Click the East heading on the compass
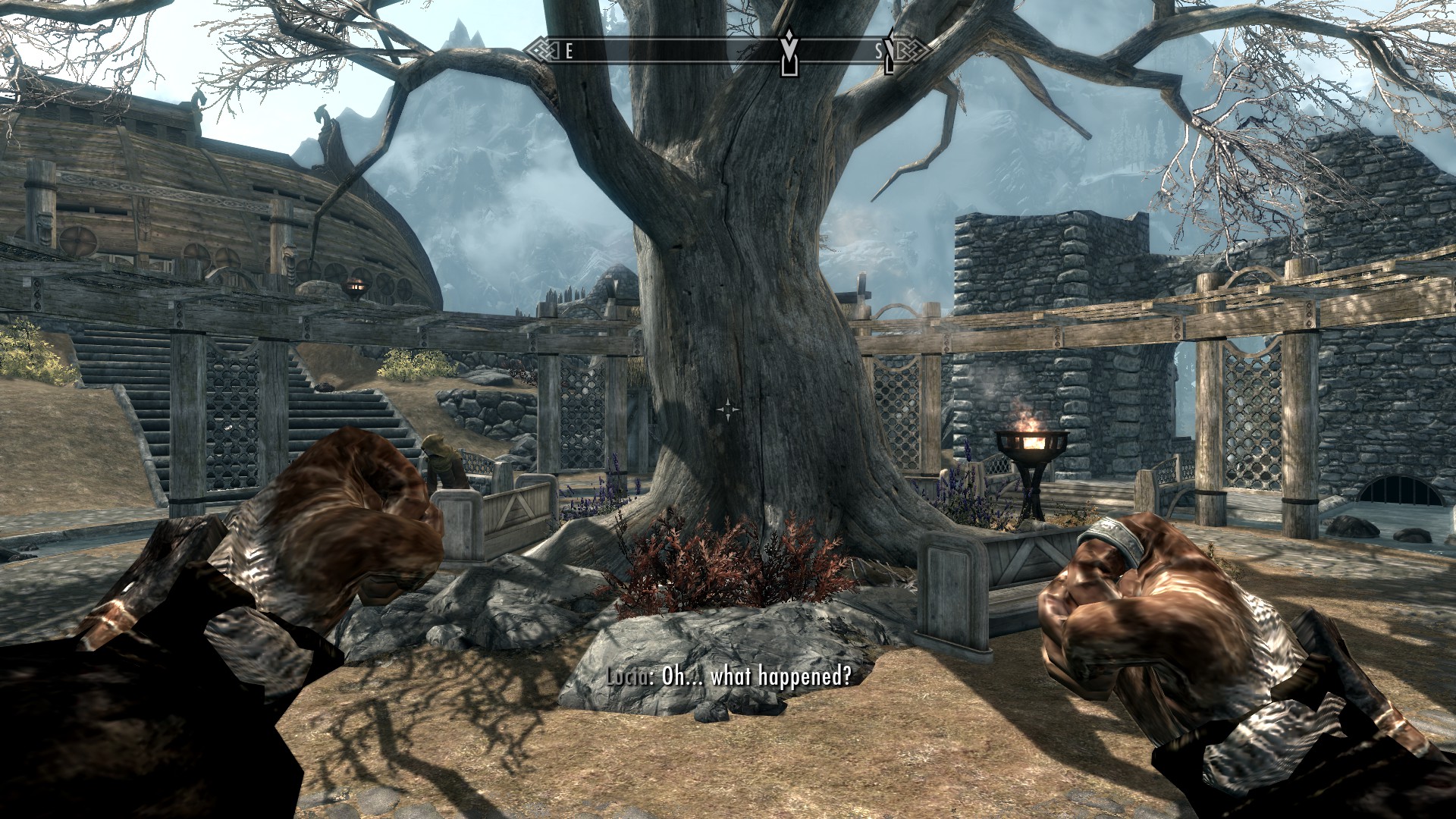This screenshot has width=1456, height=819. coord(569,52)
